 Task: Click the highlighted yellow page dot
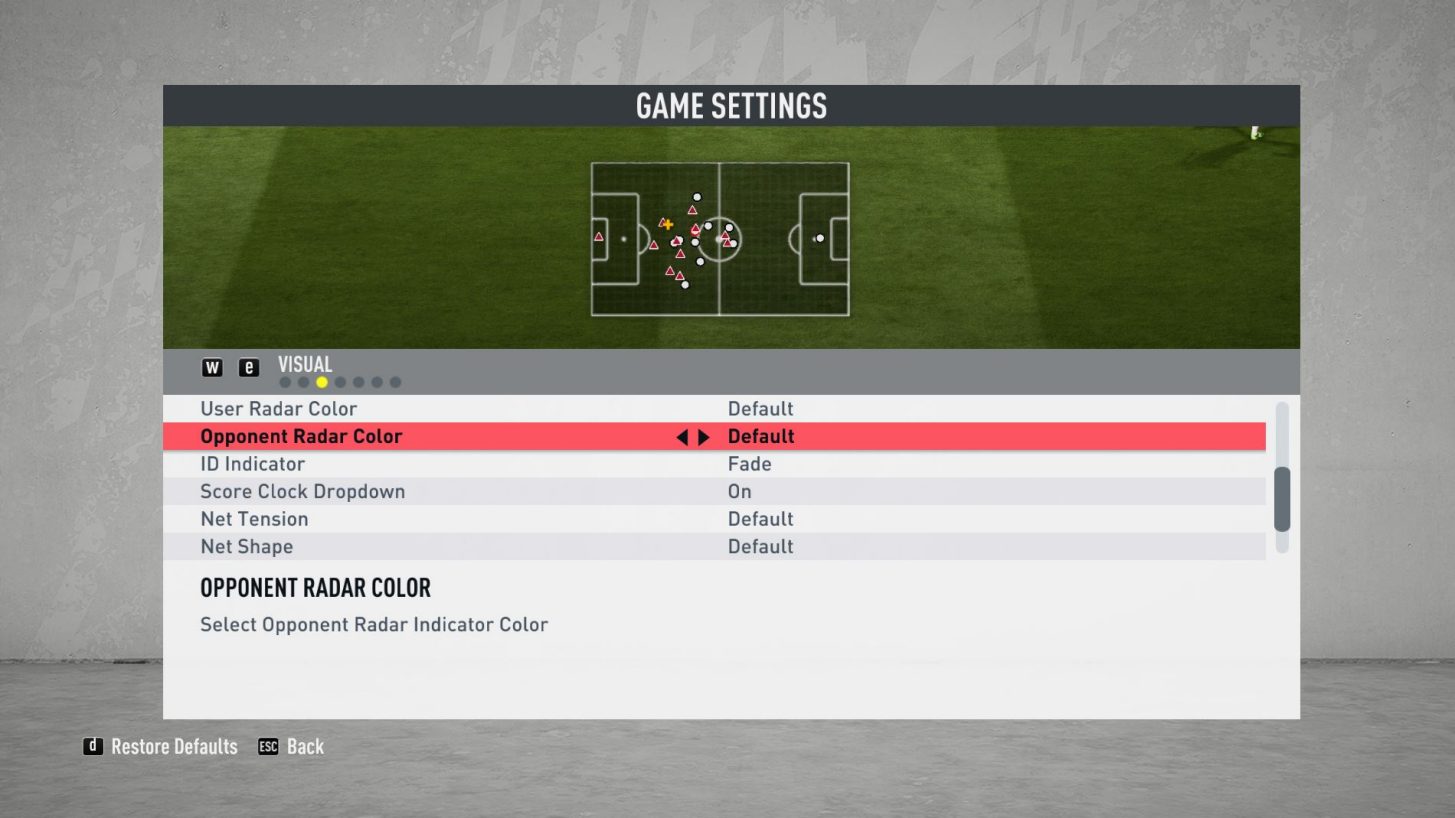tap(322, 381)
